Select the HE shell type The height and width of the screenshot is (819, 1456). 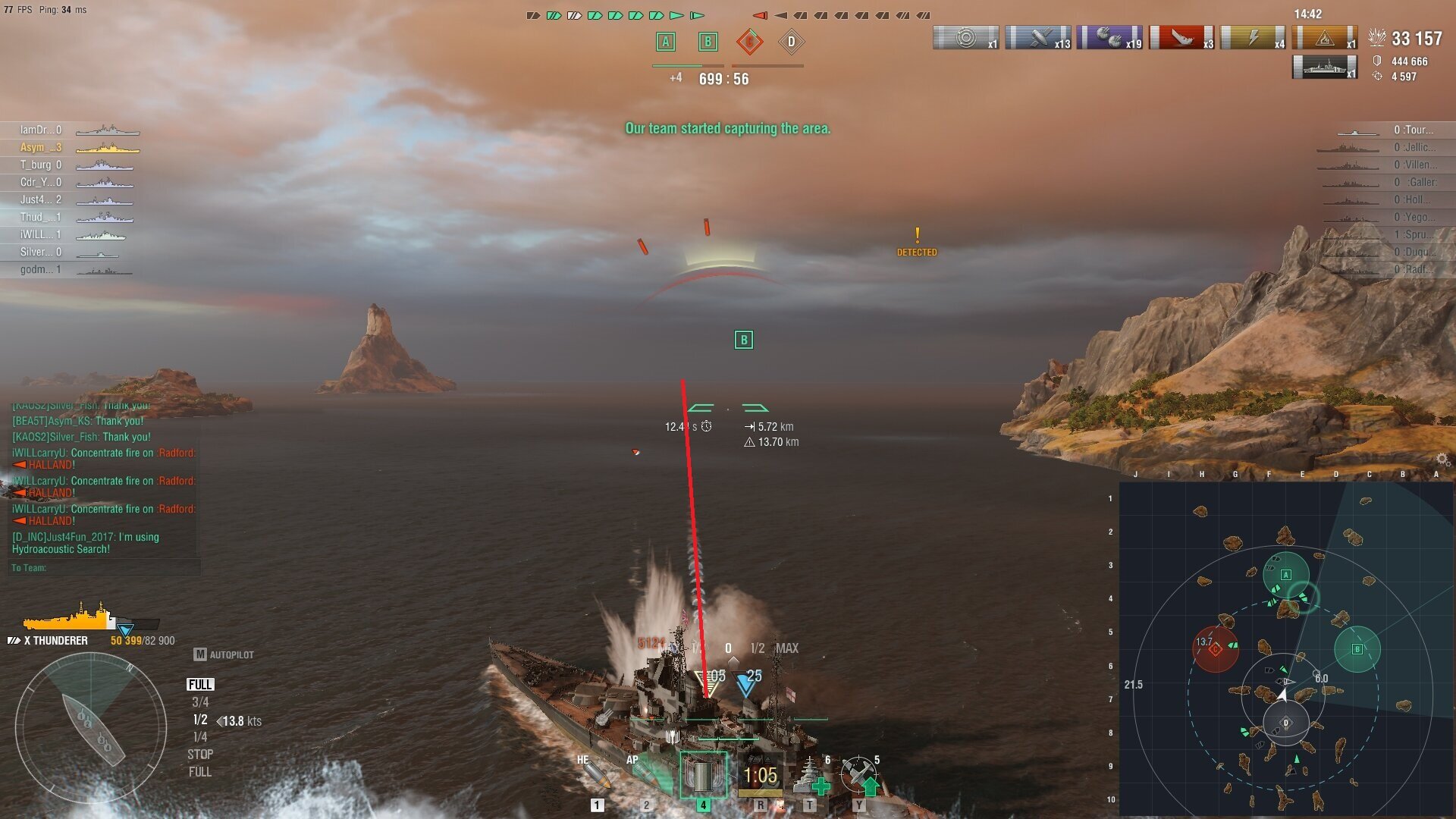tap(594, 775)
